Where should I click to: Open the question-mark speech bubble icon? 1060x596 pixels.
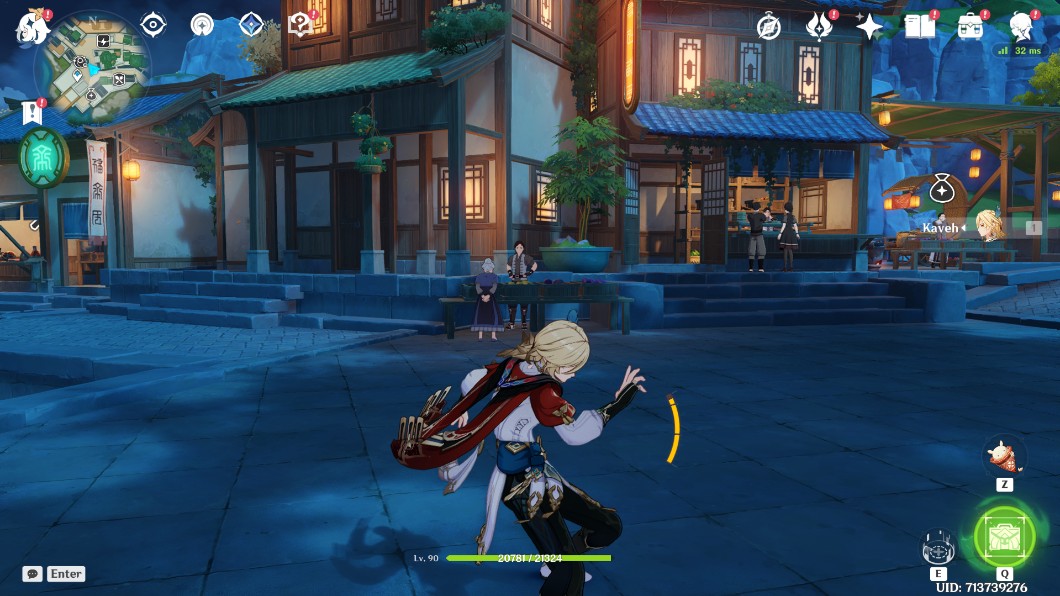click(299, 25)
